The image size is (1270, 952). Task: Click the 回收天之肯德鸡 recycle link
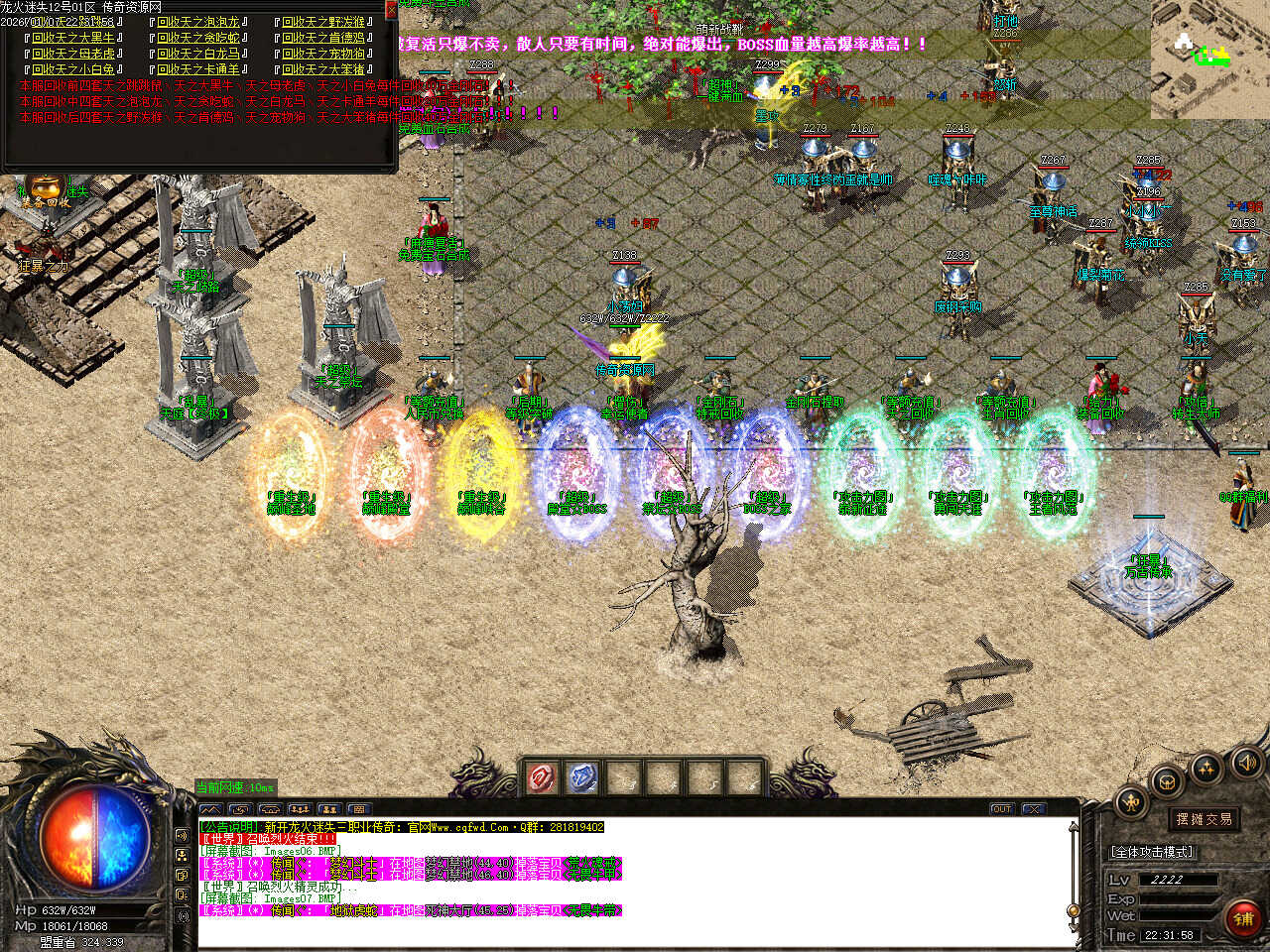tap(323, 38)
